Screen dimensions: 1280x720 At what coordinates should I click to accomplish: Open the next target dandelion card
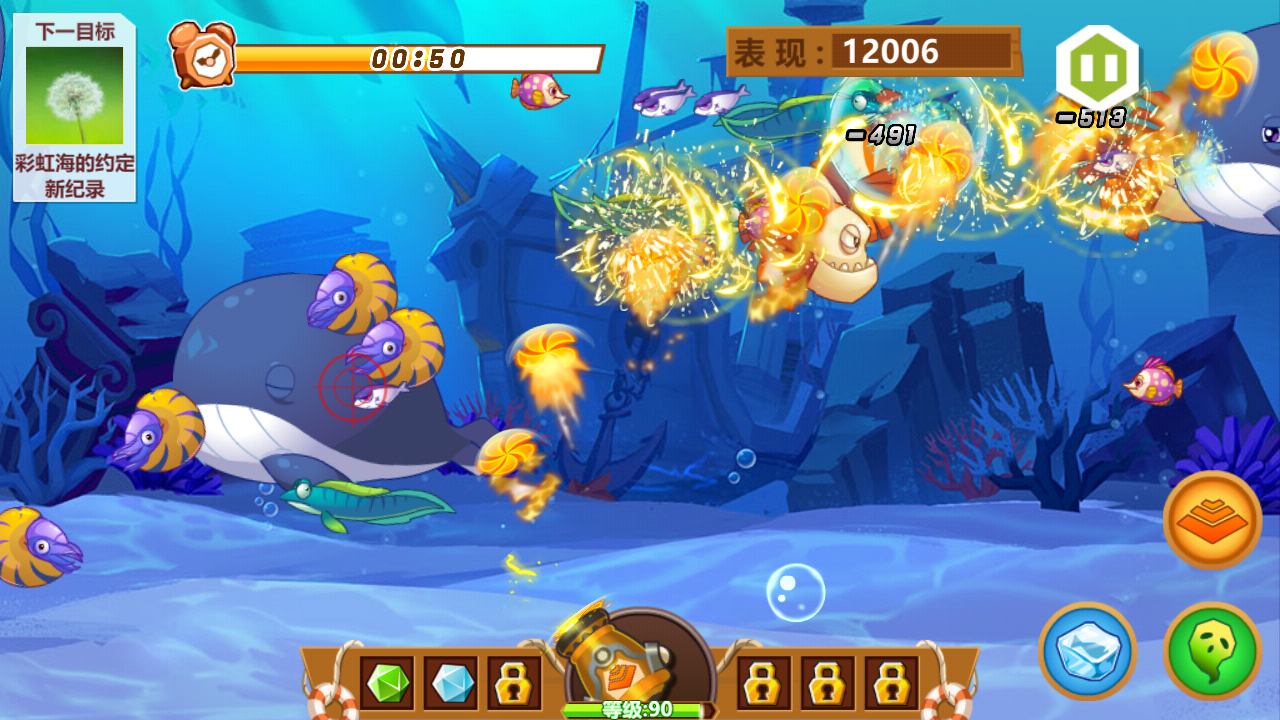tap(74, 107)
